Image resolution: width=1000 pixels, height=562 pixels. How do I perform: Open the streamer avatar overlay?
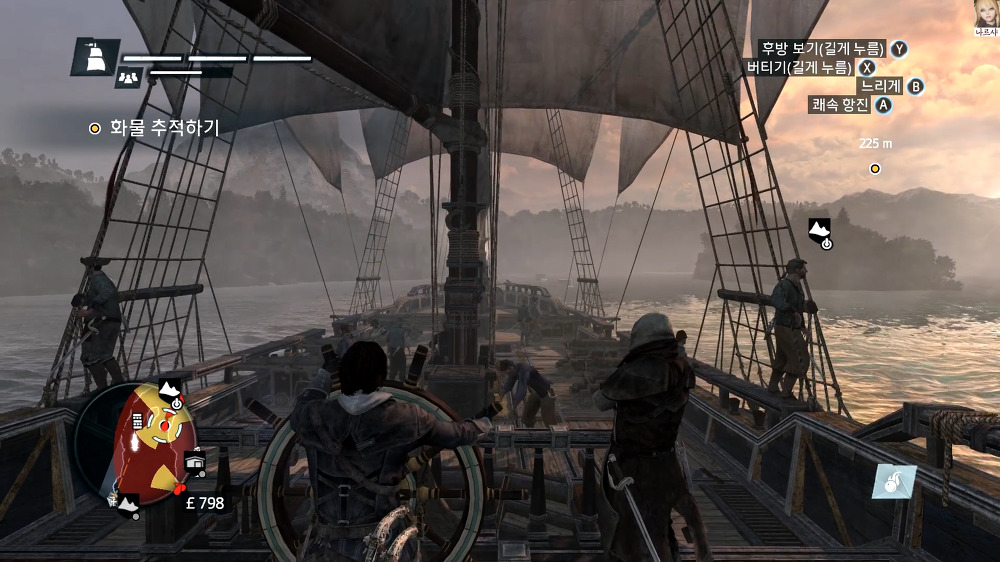point(986,13)
